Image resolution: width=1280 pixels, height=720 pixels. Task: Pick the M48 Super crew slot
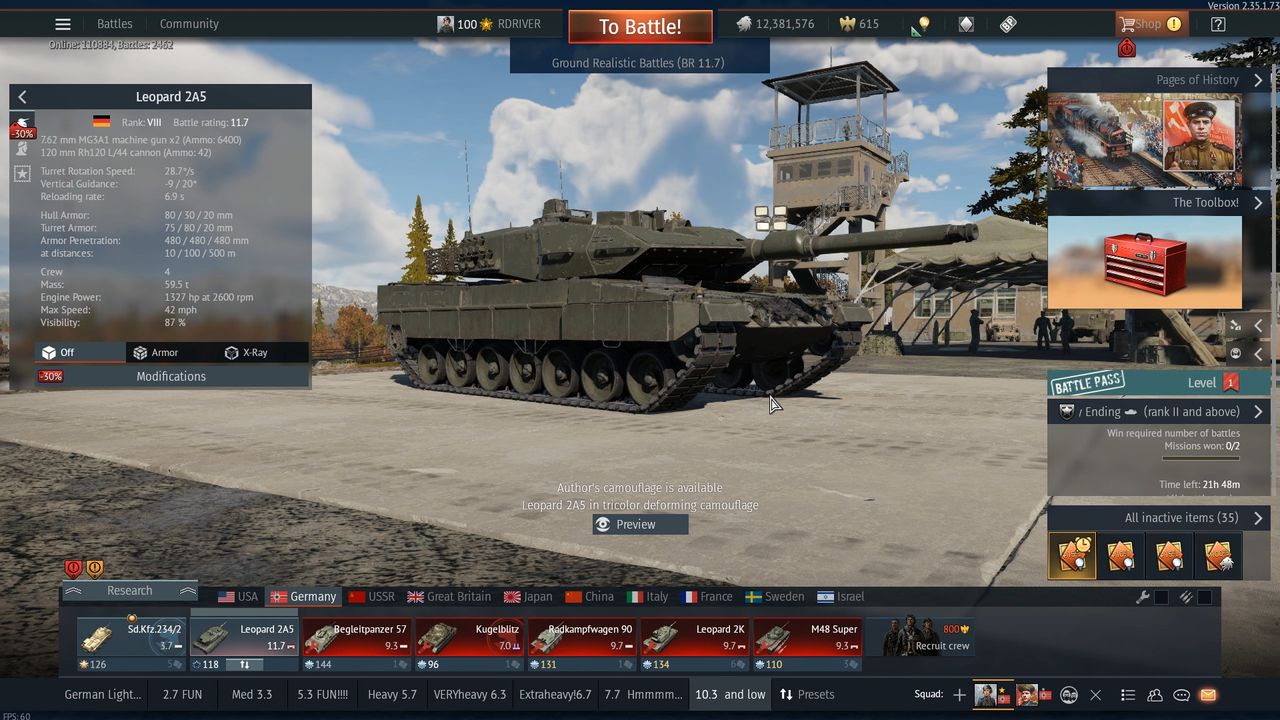(x=807, y=638)
